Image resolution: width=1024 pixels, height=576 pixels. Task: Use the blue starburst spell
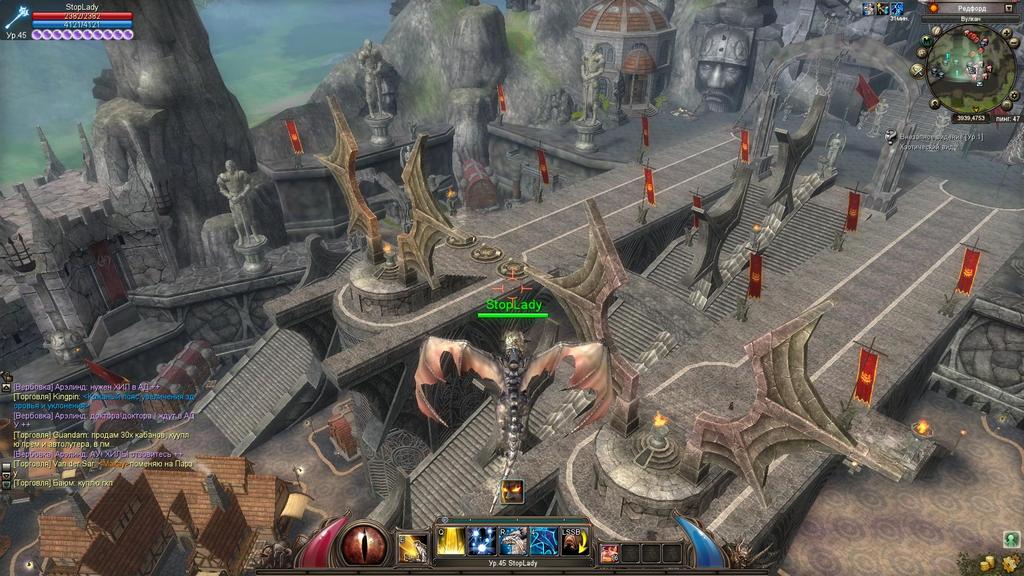tap(482, 541)
